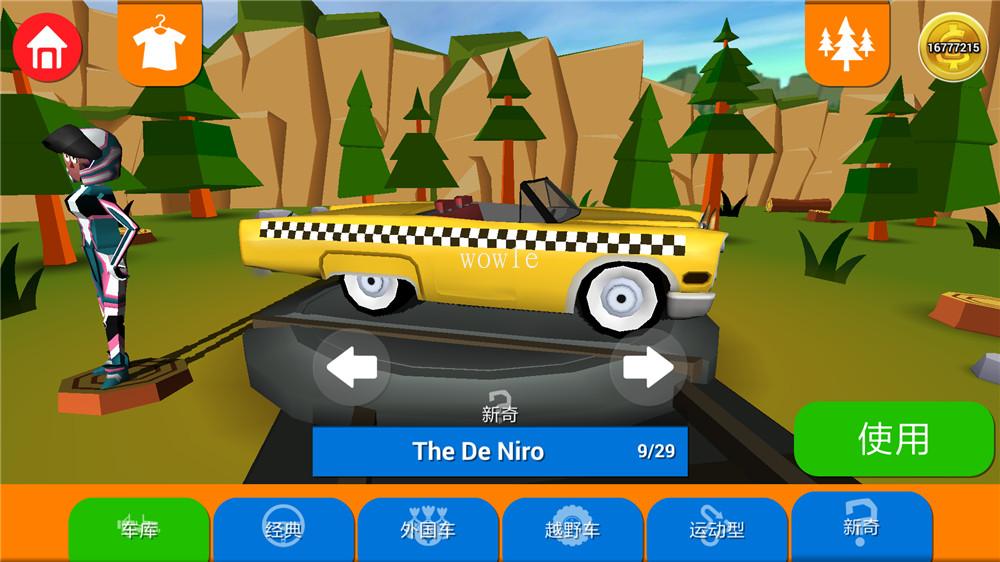Choose the 外国车 foreign cars tab

click(428, 529)
